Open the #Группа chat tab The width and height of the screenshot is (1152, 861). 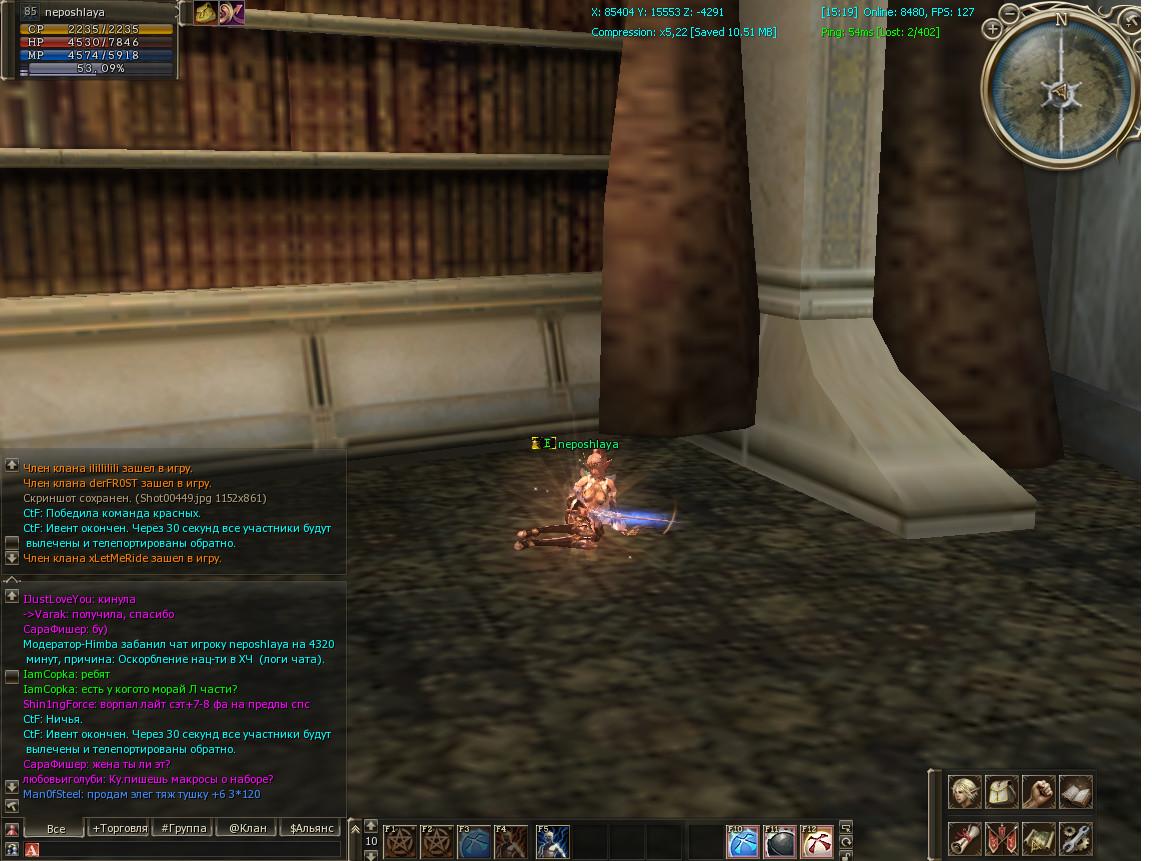(x=184, y=828)
